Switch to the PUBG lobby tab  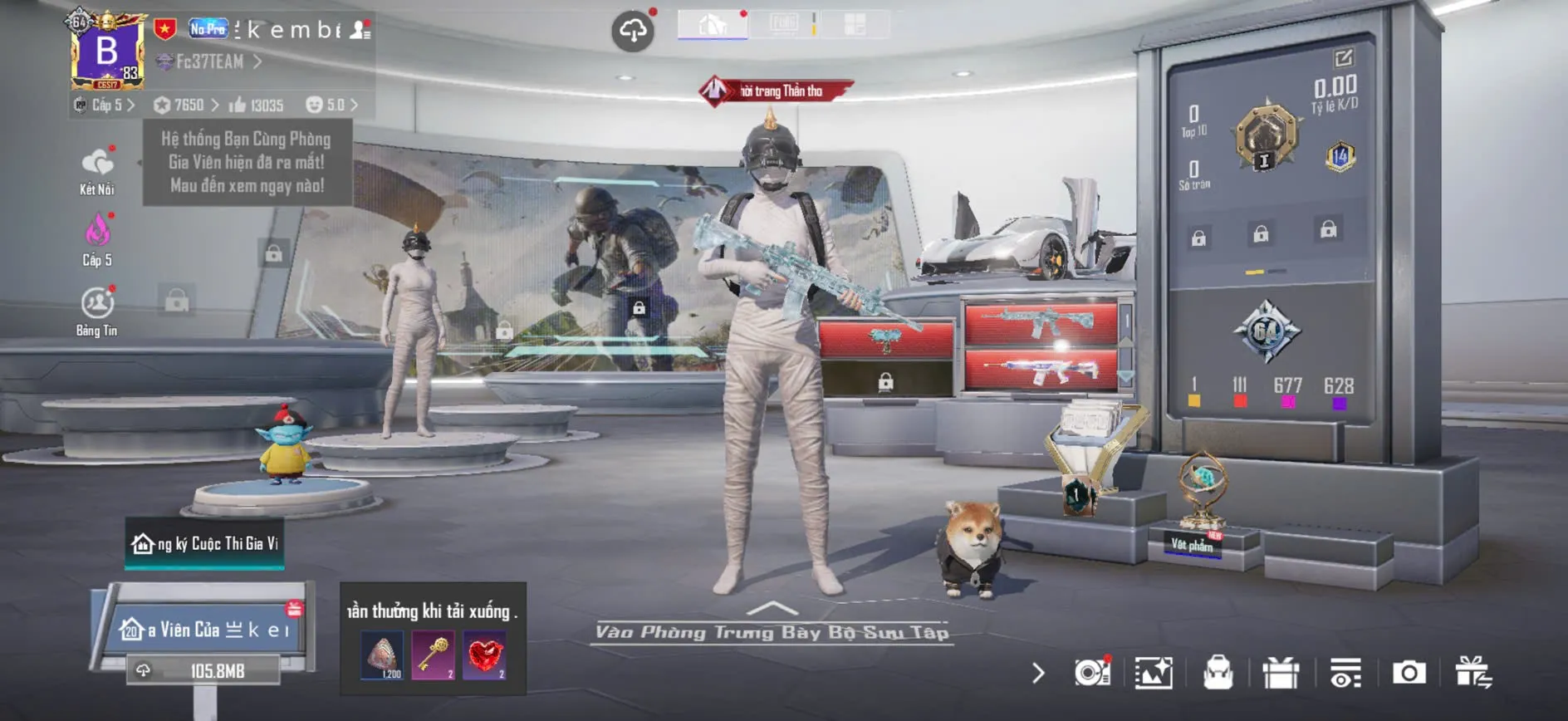pos(783,24)
